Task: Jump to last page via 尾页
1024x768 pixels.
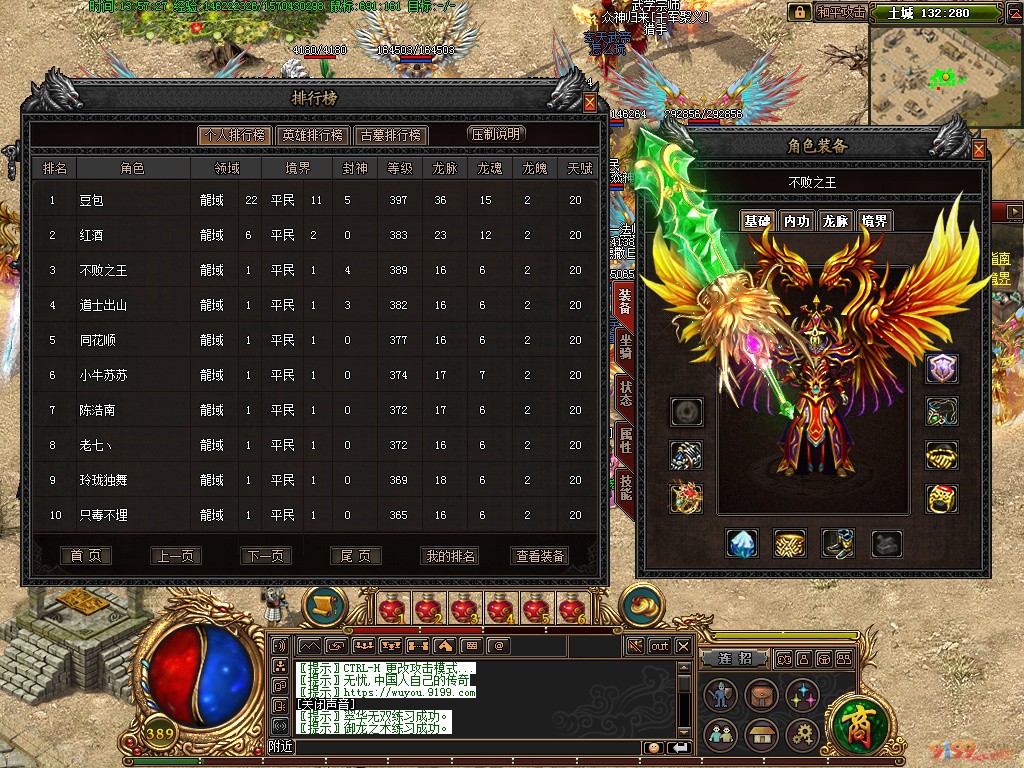Action: pos(355,556)
